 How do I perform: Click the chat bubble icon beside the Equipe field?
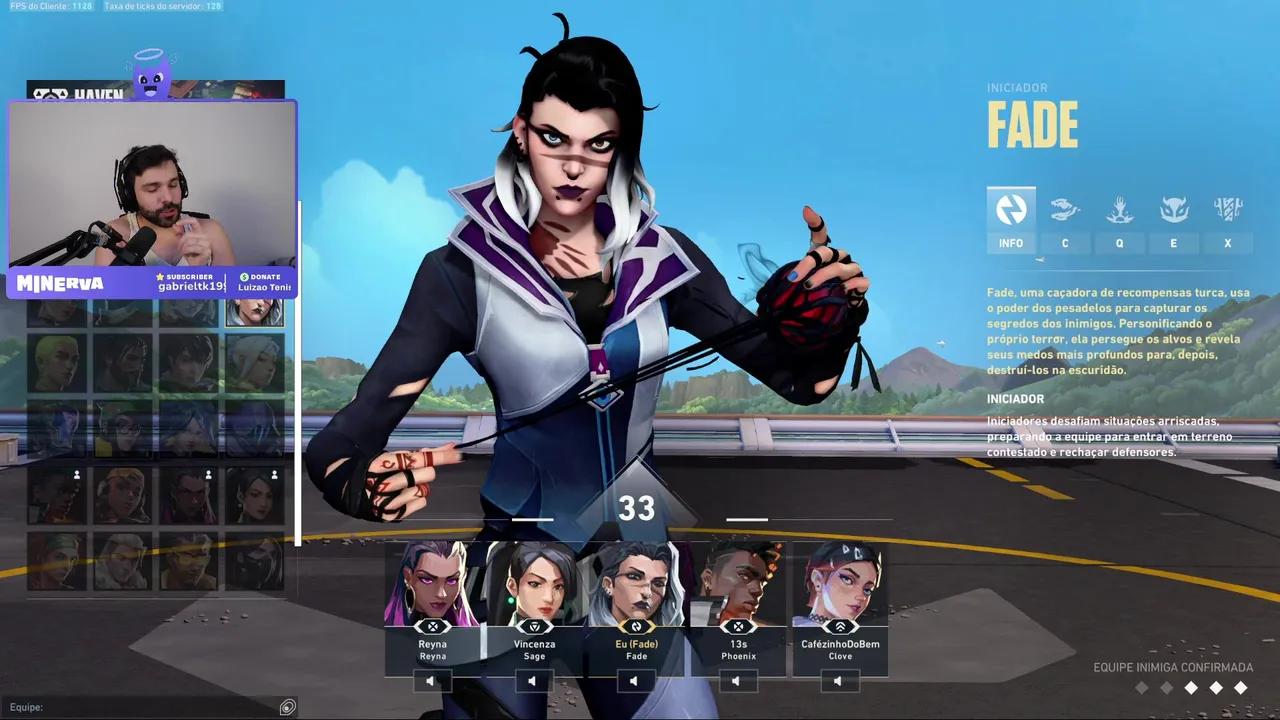(288, 707)
